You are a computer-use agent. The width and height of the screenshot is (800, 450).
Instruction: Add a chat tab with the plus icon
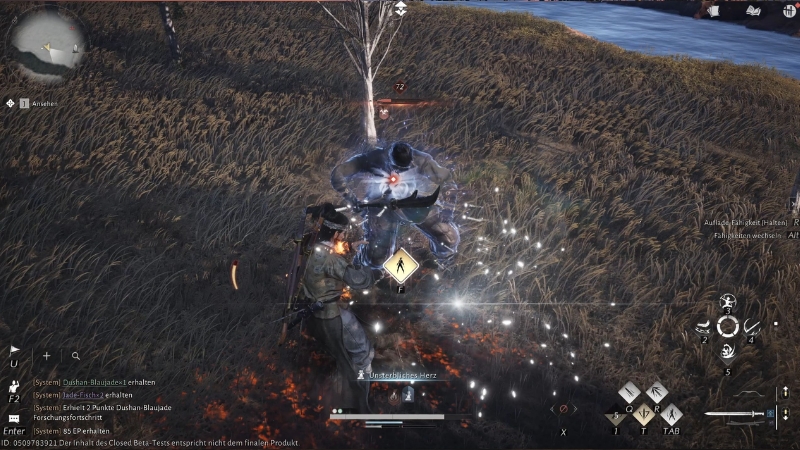tap(46, 355)
